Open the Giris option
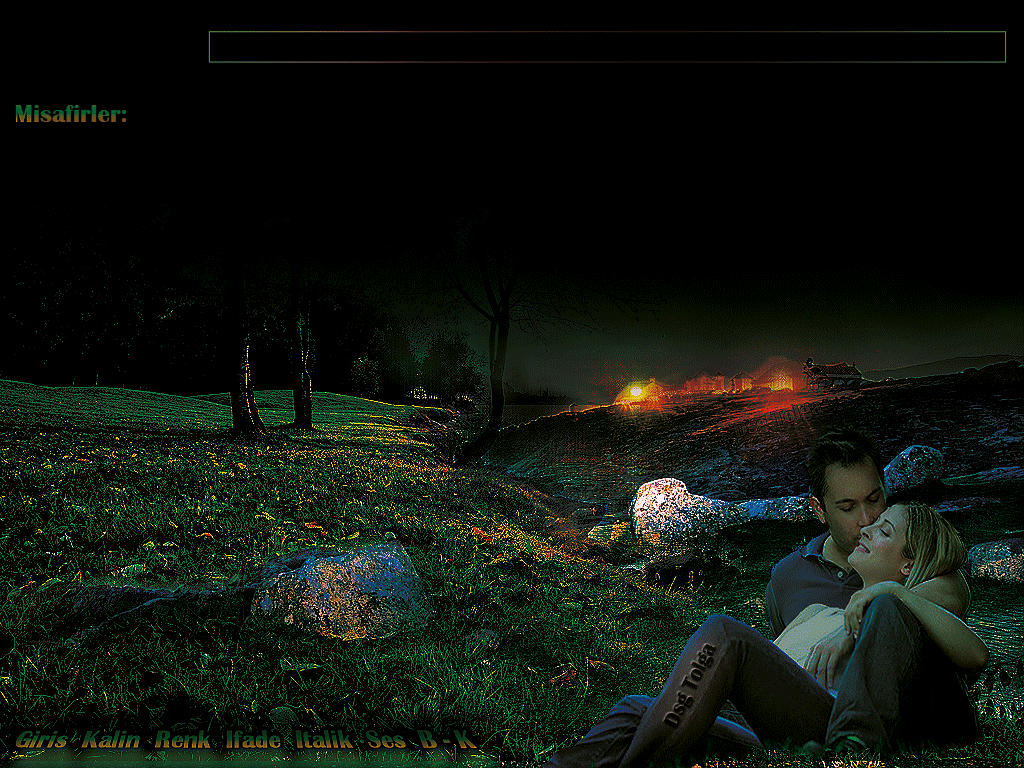This screenshot has height=768, width=1024. click(x=41, y=741)
